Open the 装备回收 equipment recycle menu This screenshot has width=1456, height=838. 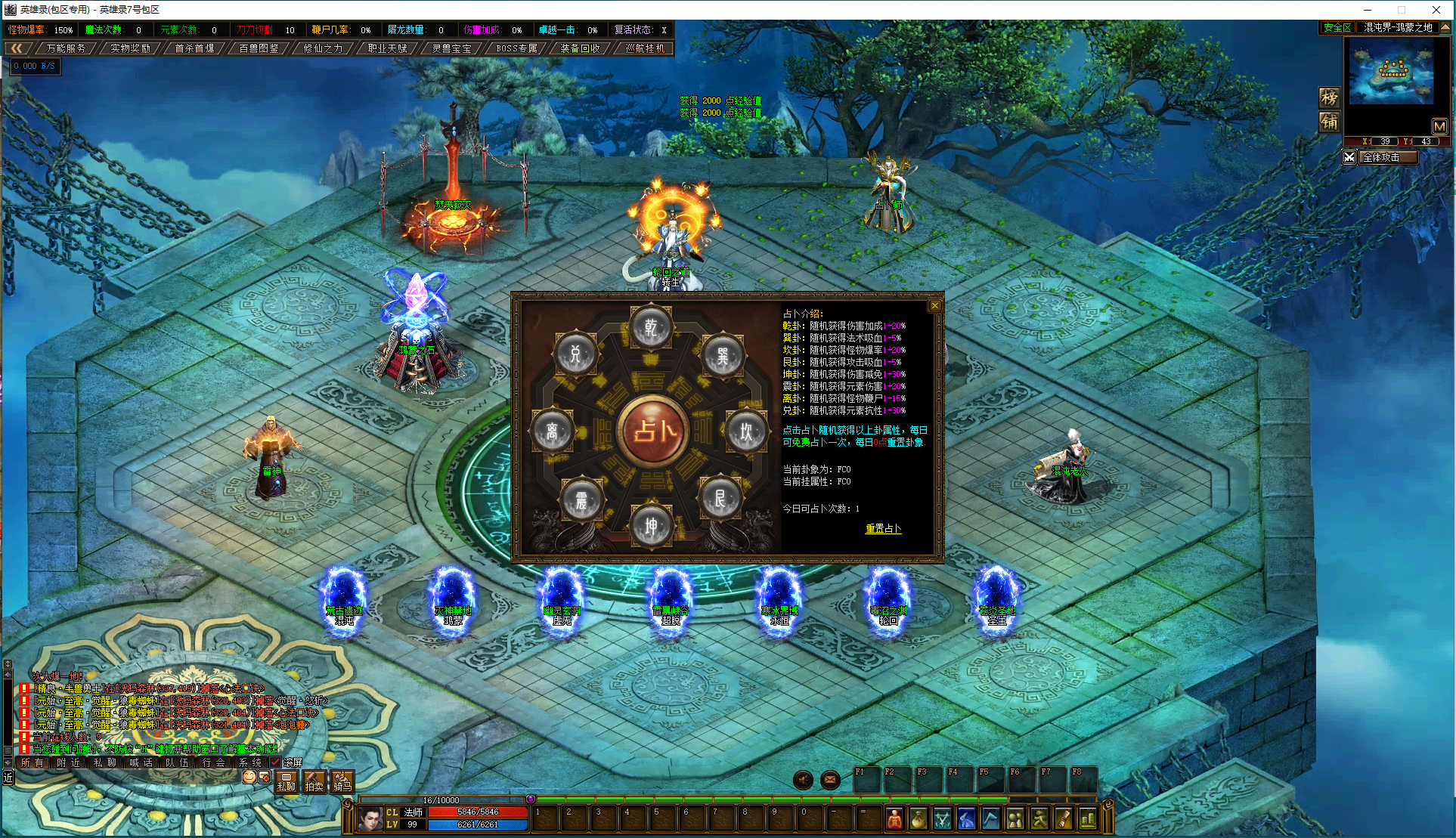(x=580, y=48)
